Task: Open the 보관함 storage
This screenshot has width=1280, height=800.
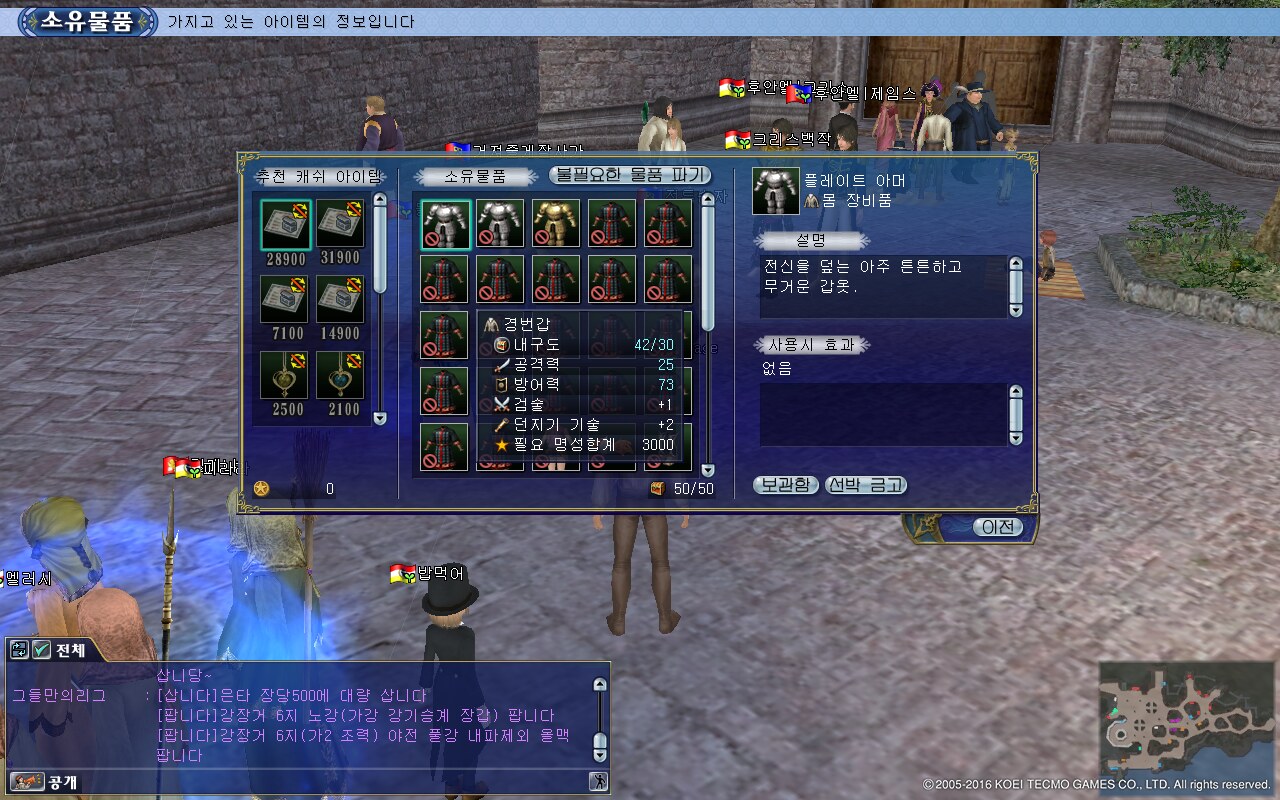Action: [x=785, y=485]
